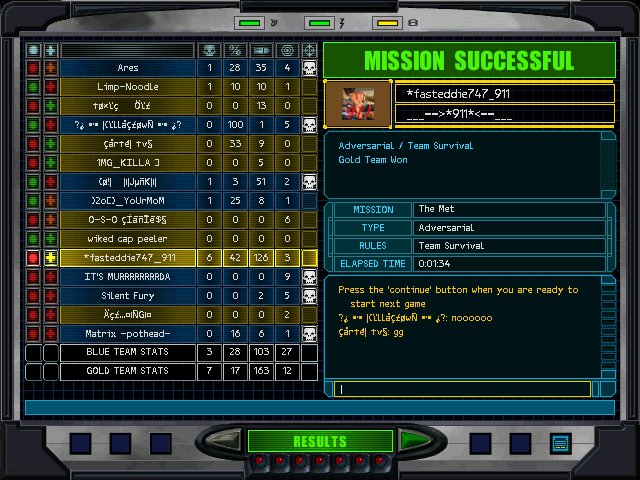Click the 1MG_KILLA player row
640x480 pixels.
128,163
